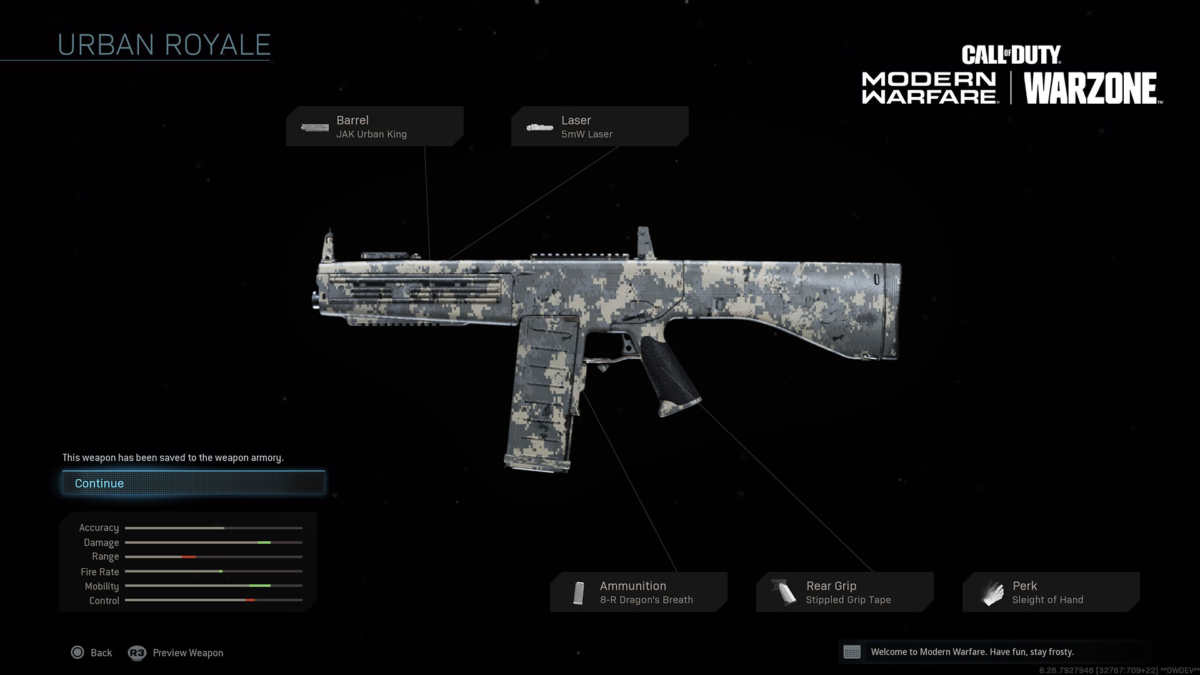This screenshot has width=1200, height=675.
Task: Choose the Ammunition 8-R Dragon's Breath slot
Action: [639, 592]
